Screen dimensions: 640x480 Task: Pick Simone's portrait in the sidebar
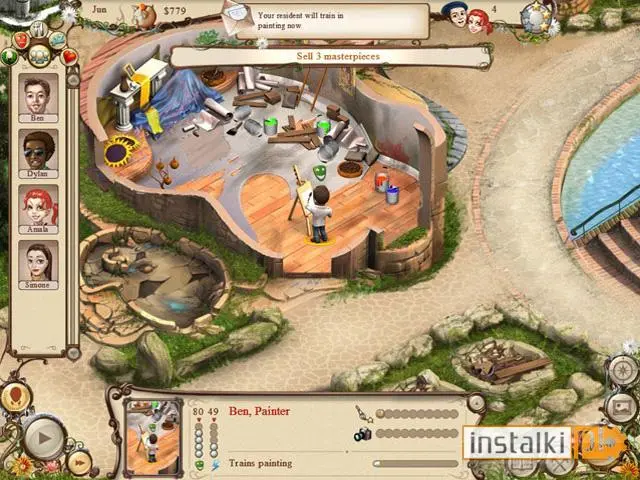click(x=39, y=263)
